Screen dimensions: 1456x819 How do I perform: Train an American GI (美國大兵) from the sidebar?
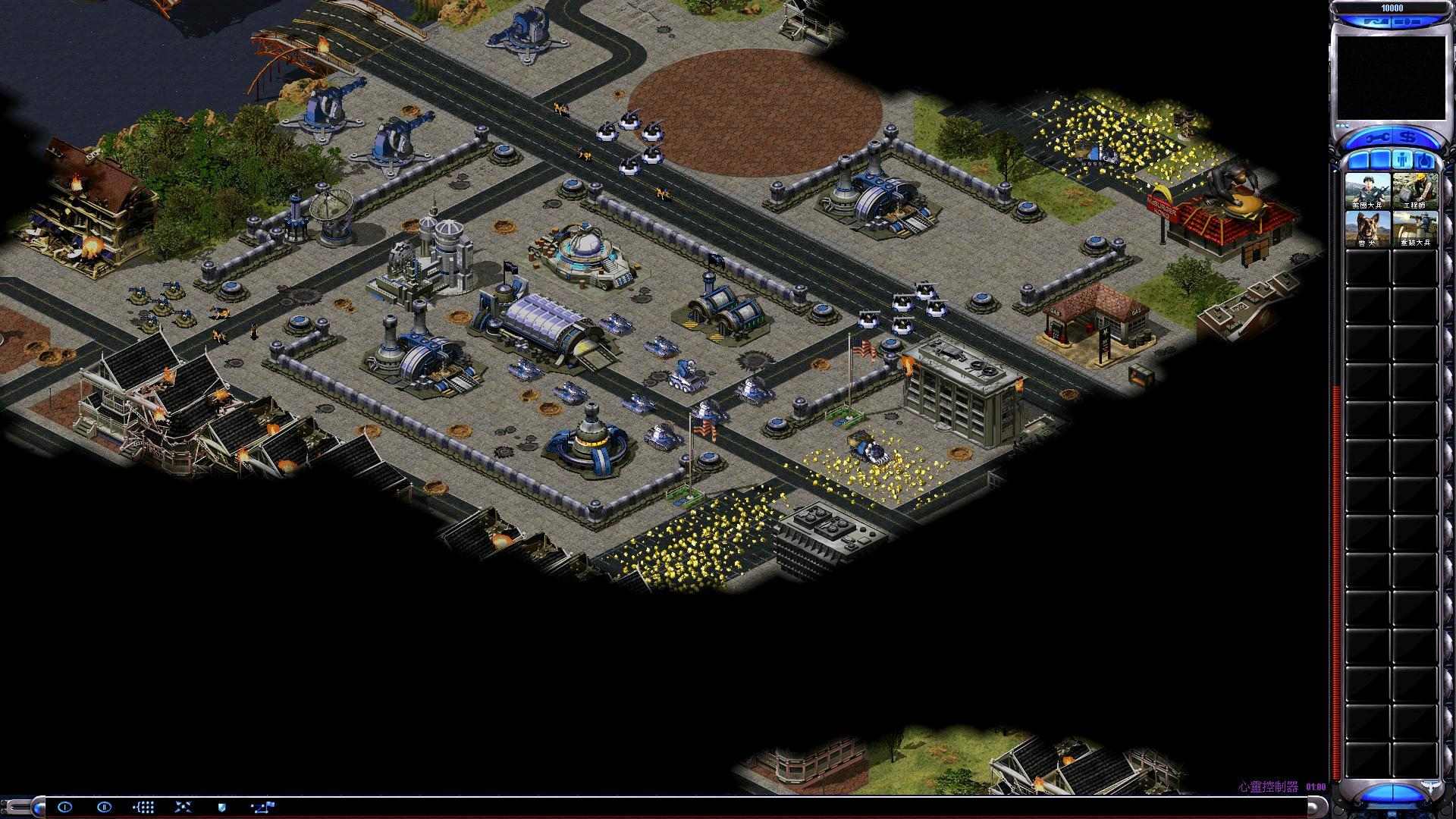point(1368,191)
